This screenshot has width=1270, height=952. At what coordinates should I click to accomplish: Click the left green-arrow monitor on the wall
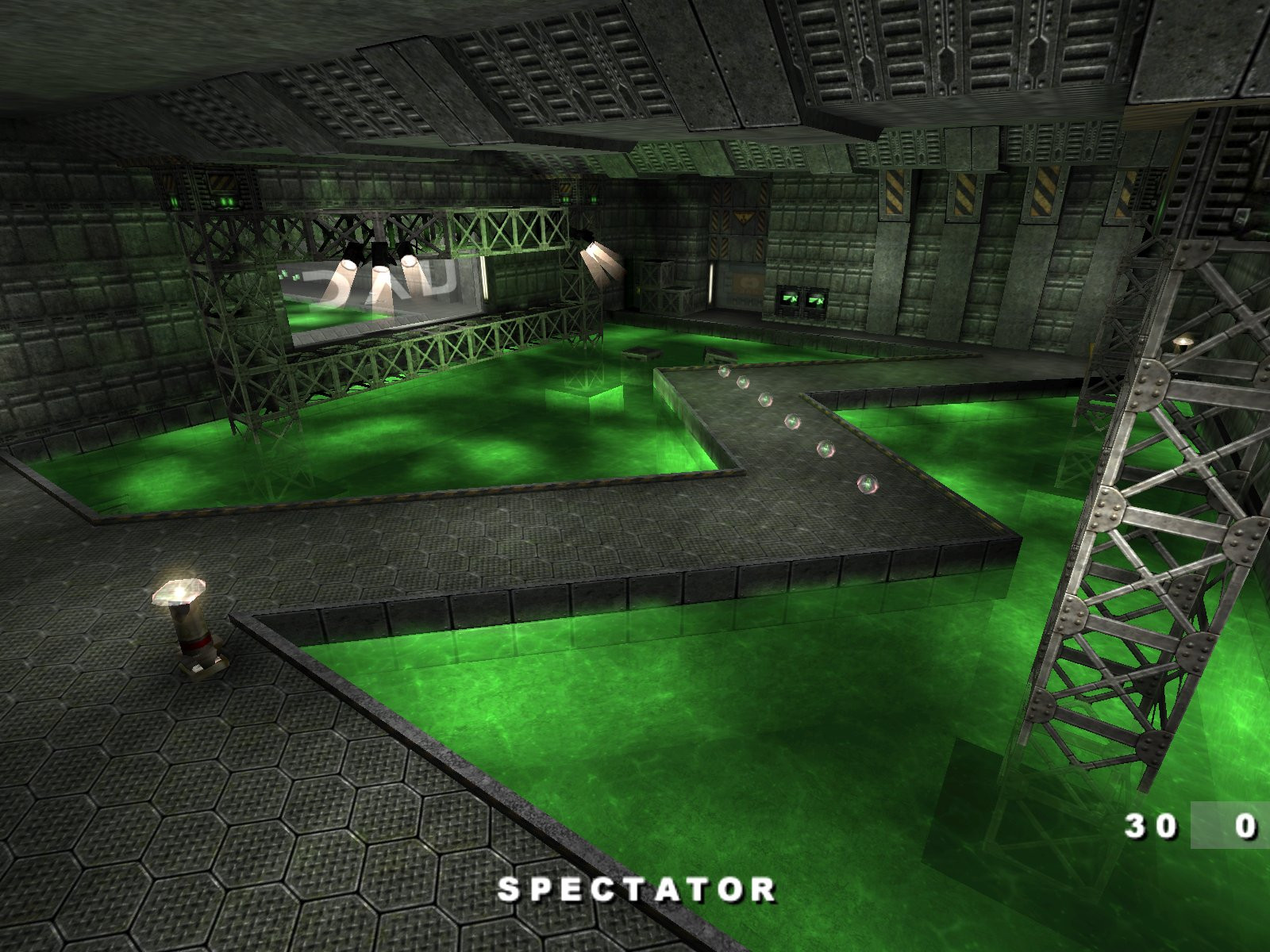point(789,300)
